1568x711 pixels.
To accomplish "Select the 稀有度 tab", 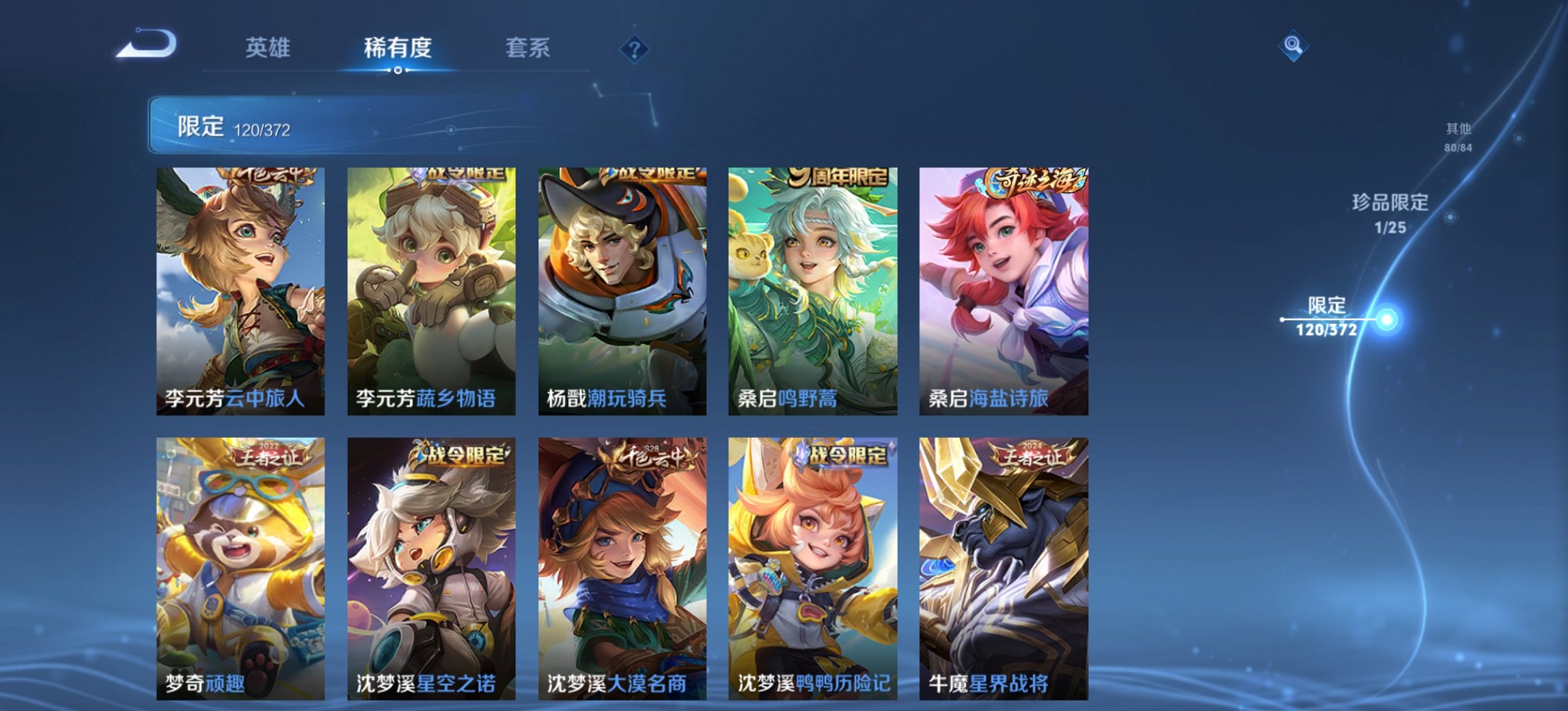I will coord(400,46).
